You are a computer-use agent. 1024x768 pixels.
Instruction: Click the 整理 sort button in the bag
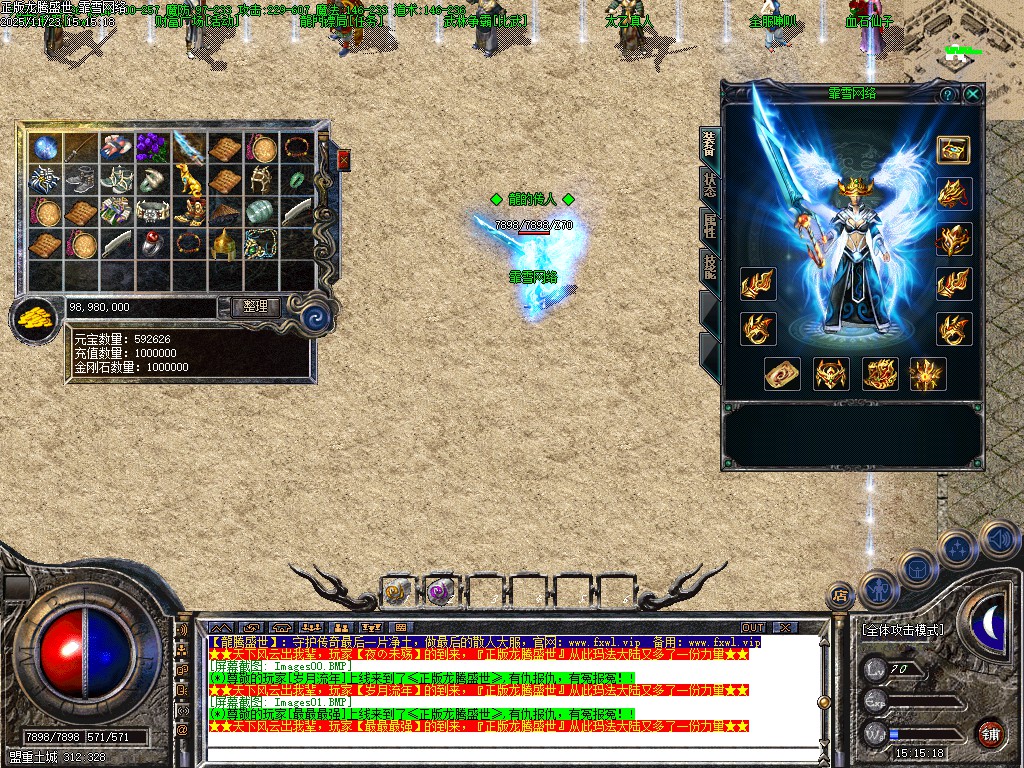[256, 307]
